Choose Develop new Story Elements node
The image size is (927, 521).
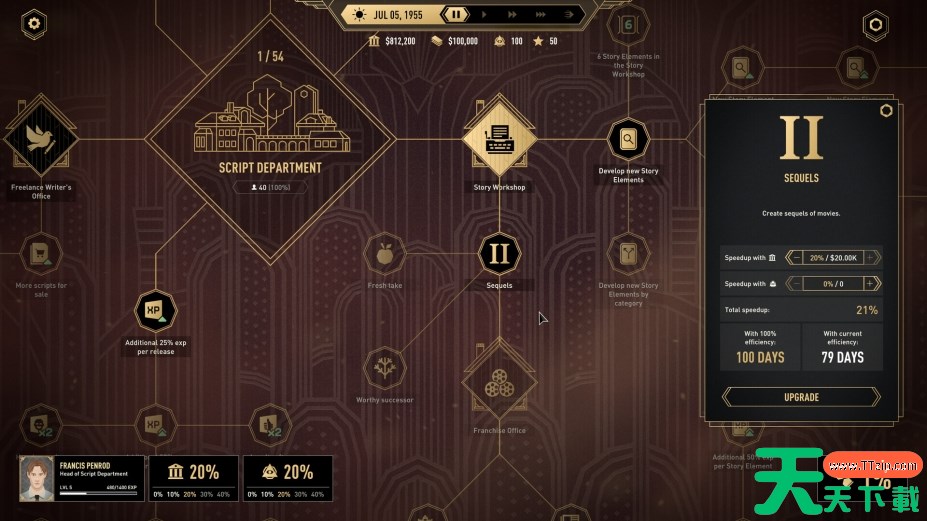[x=628, y=139]
